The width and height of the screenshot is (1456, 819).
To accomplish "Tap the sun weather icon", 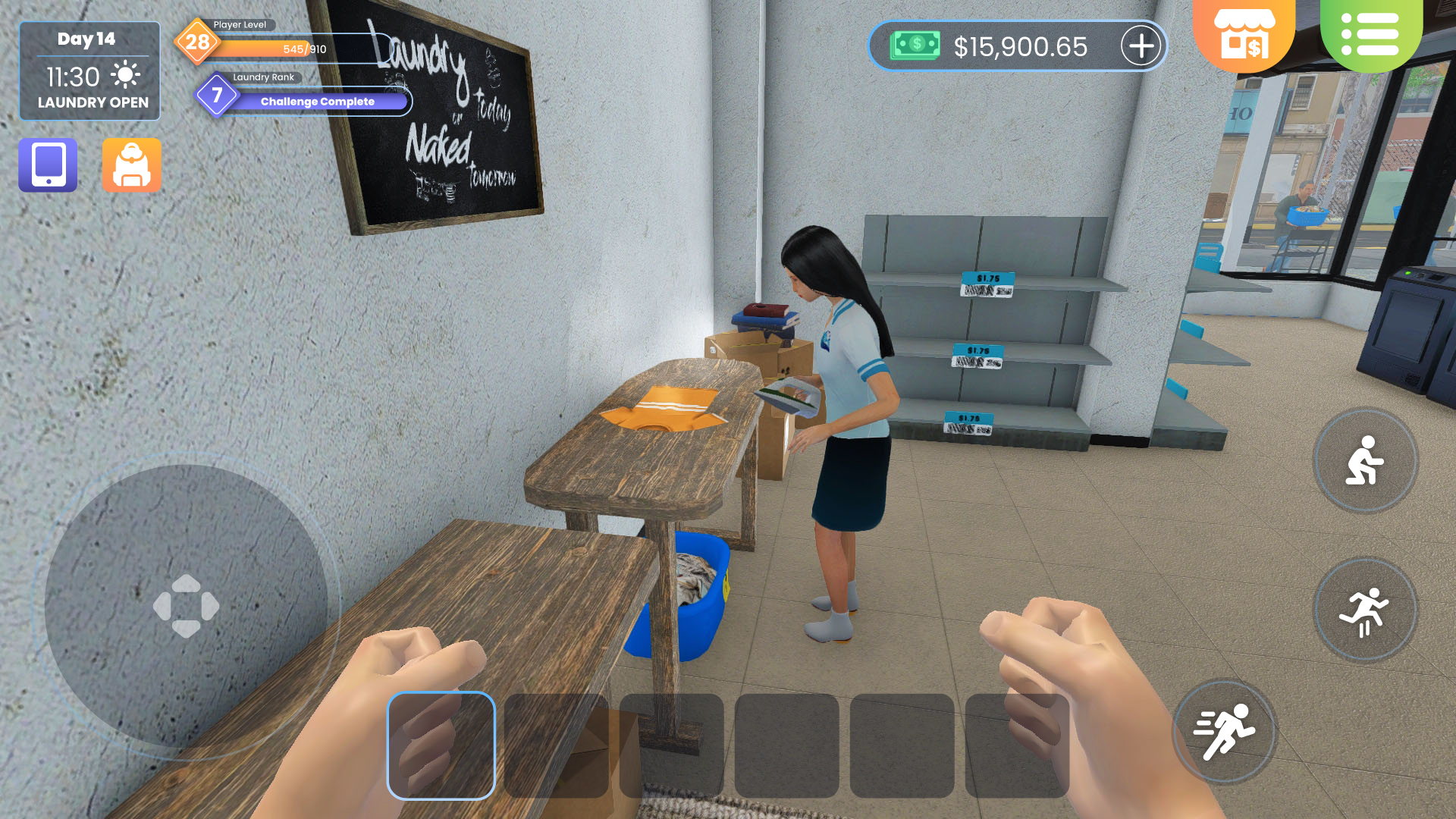I will point(127,74).
